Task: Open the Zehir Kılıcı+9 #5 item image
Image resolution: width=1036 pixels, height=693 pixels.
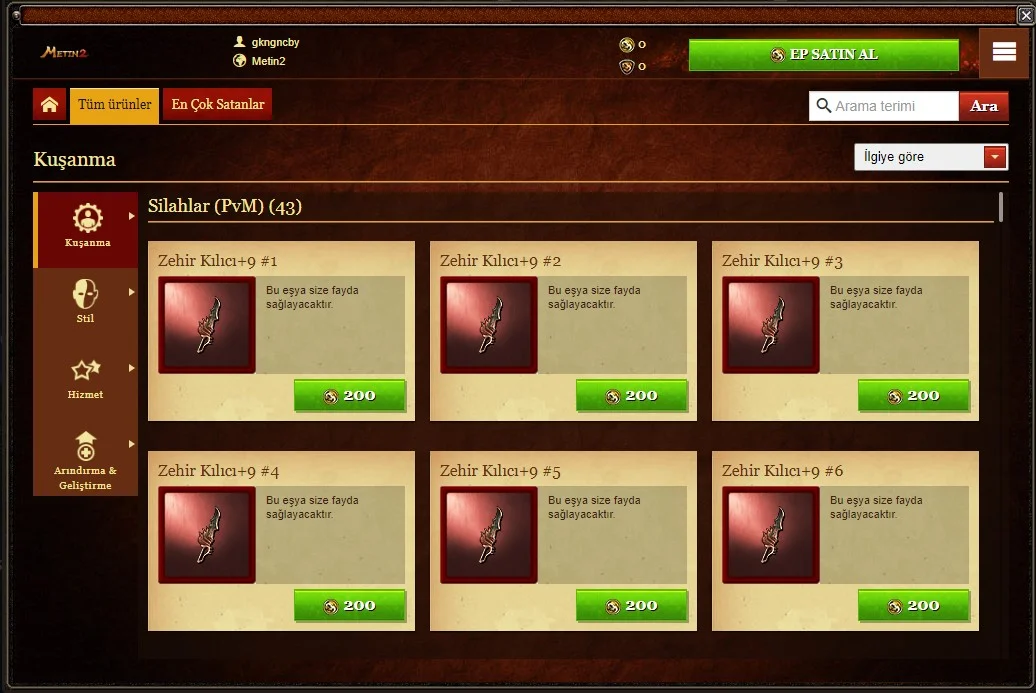Action: click(x=489, y=535)
